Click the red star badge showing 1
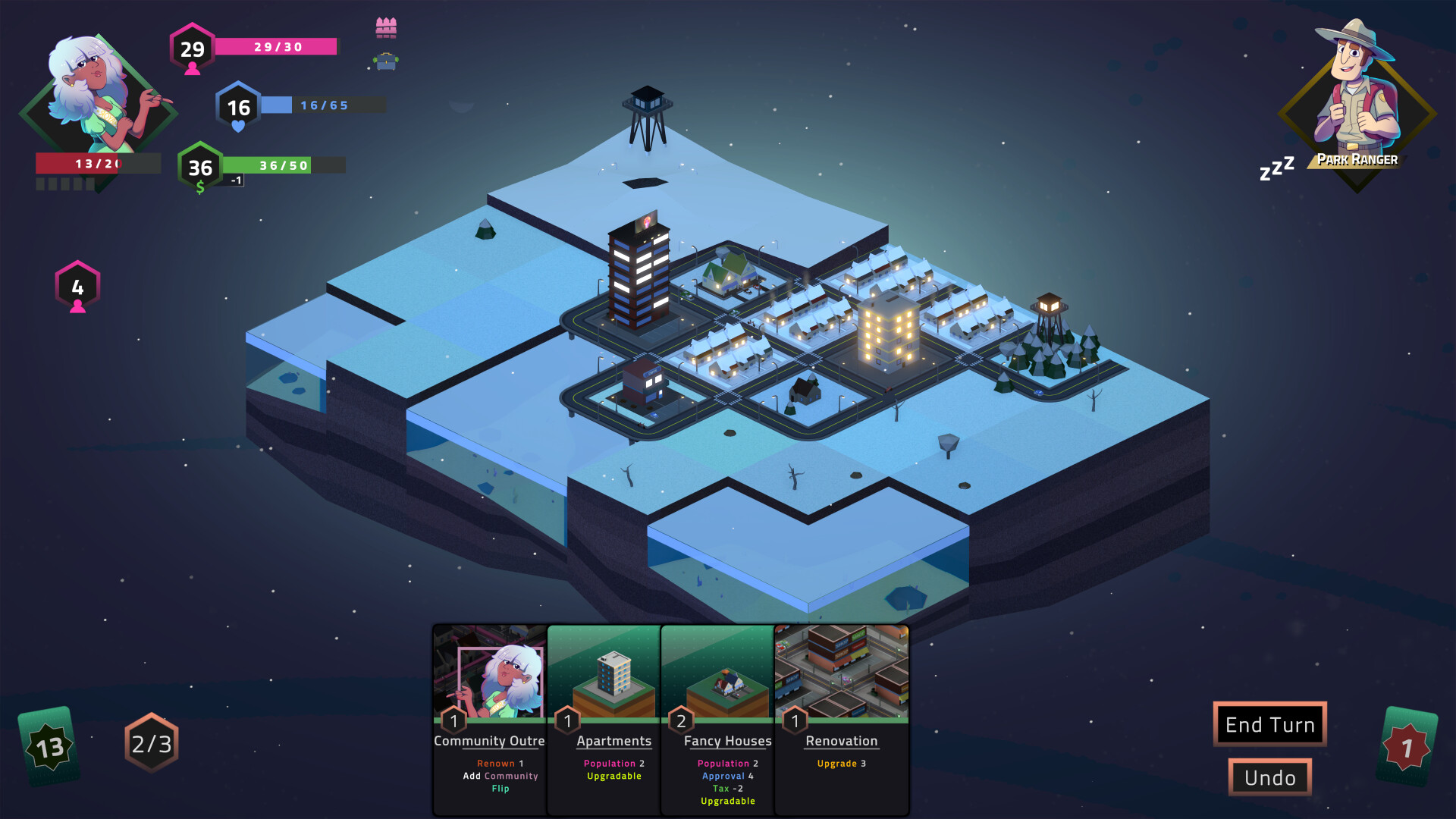 click(x=1408, y=747)
